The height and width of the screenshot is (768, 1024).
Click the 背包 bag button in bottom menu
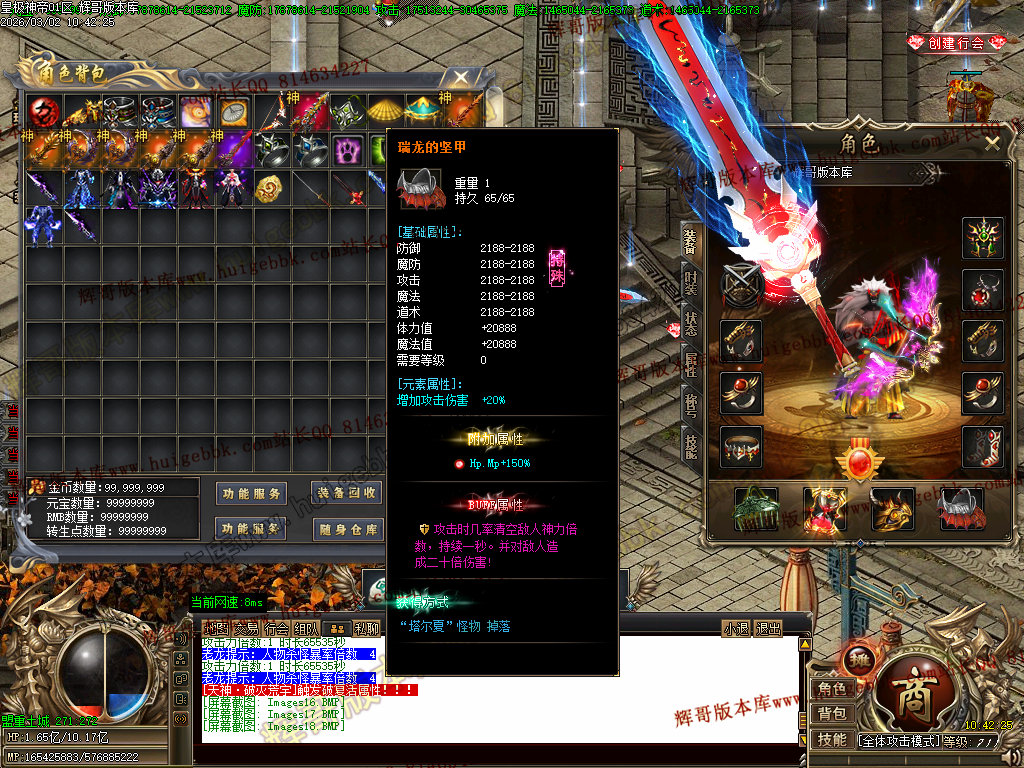coord(832,714)
